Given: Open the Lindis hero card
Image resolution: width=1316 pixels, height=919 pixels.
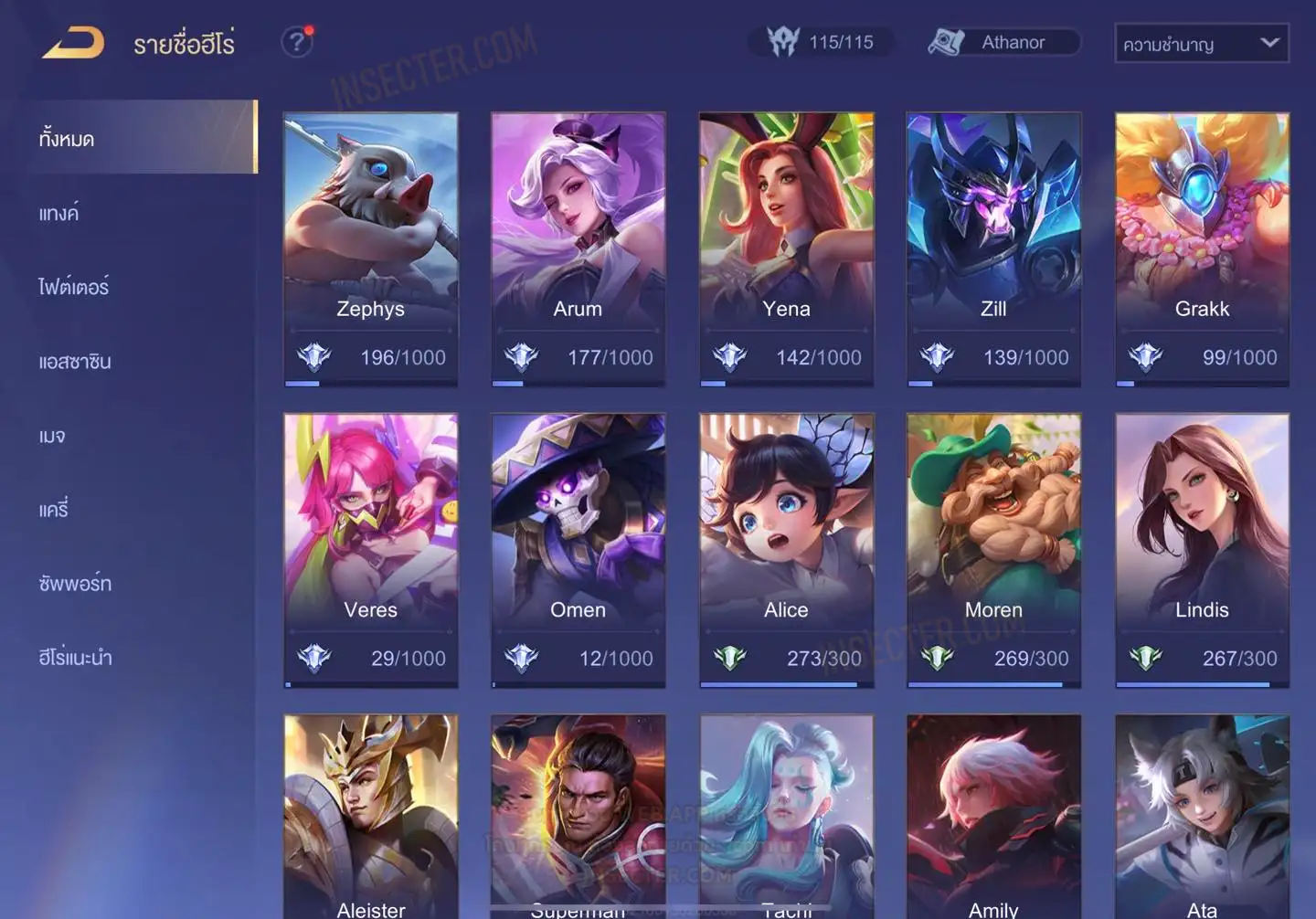Looking at the screenshot, I should click(x=1202, y=549).
